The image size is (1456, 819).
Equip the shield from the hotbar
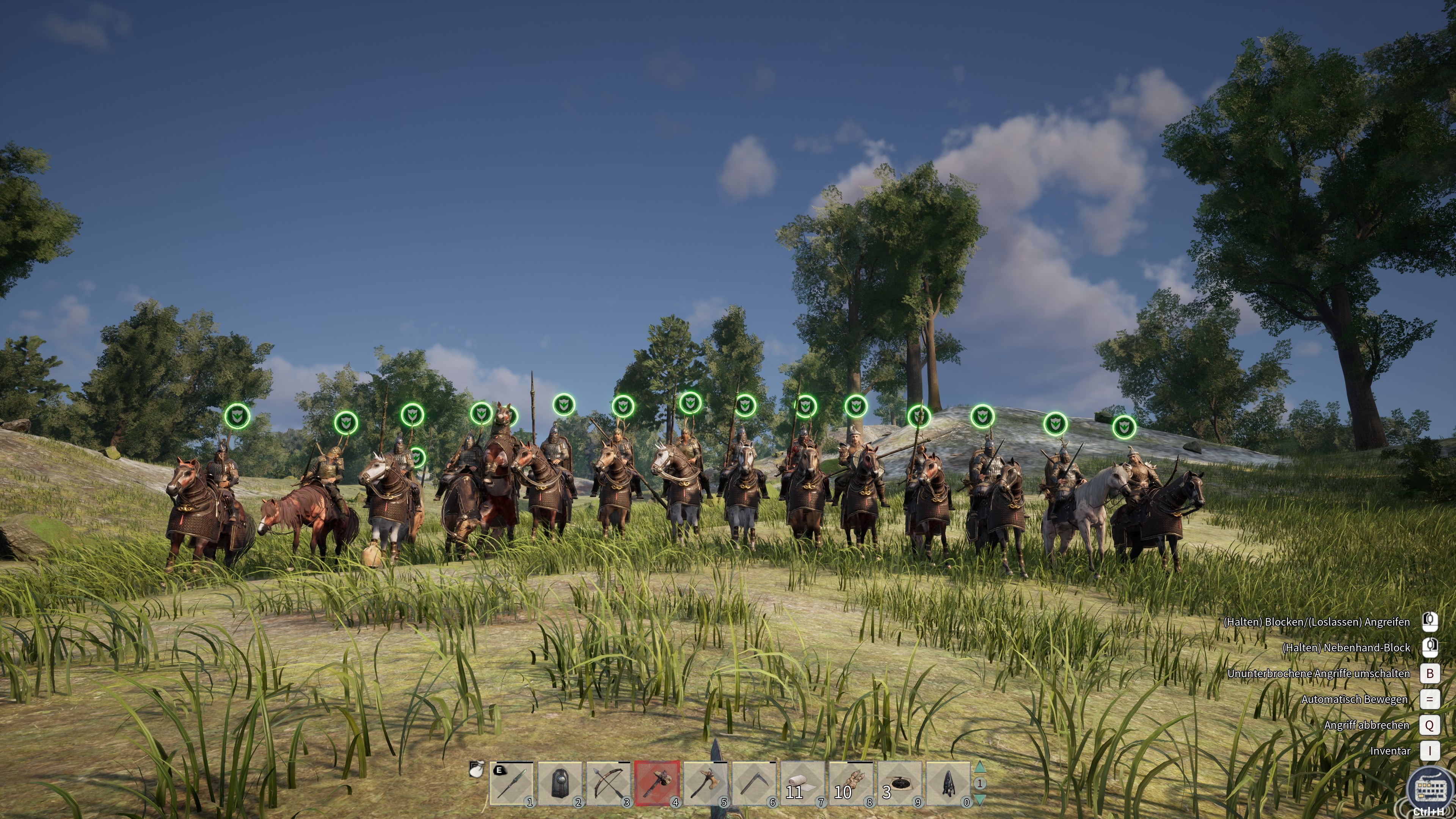tap(560, 783)
